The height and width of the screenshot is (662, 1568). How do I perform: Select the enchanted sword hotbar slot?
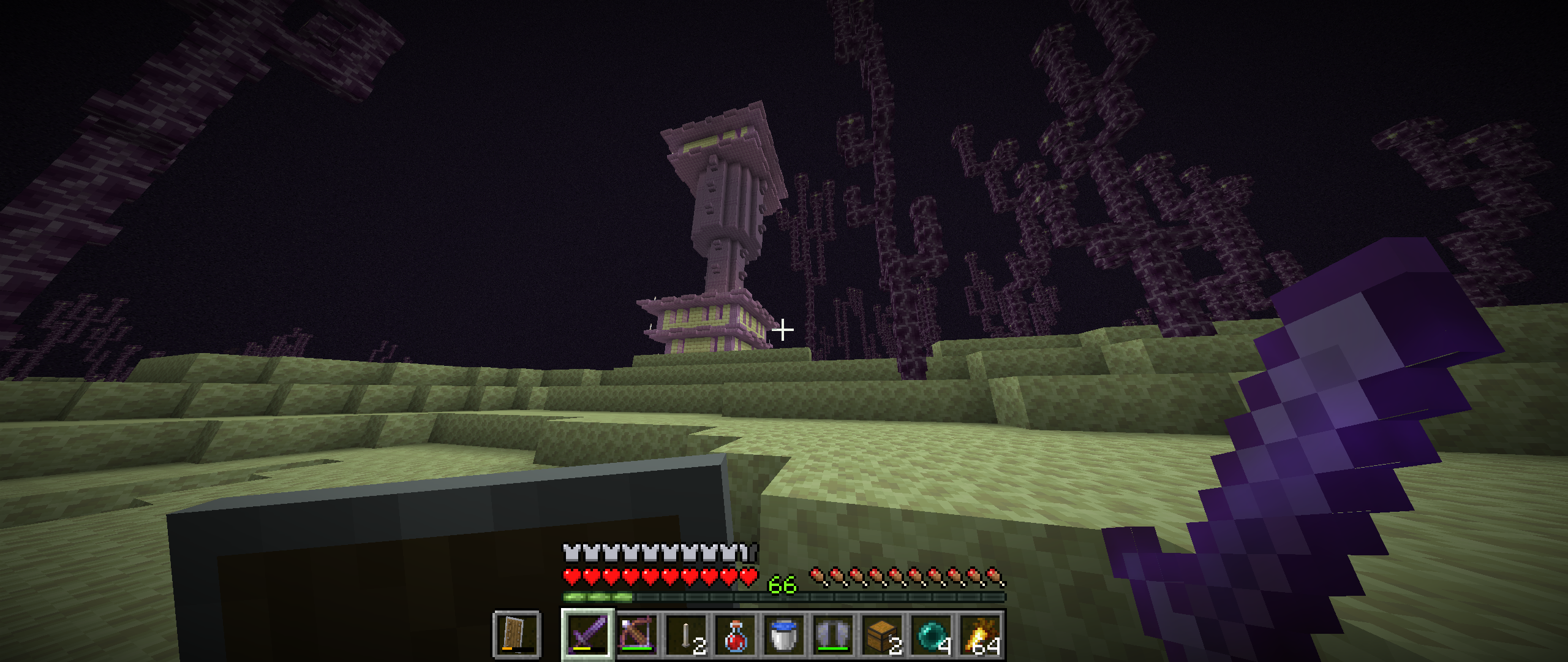pyautogui.click(x=588, y=634)
